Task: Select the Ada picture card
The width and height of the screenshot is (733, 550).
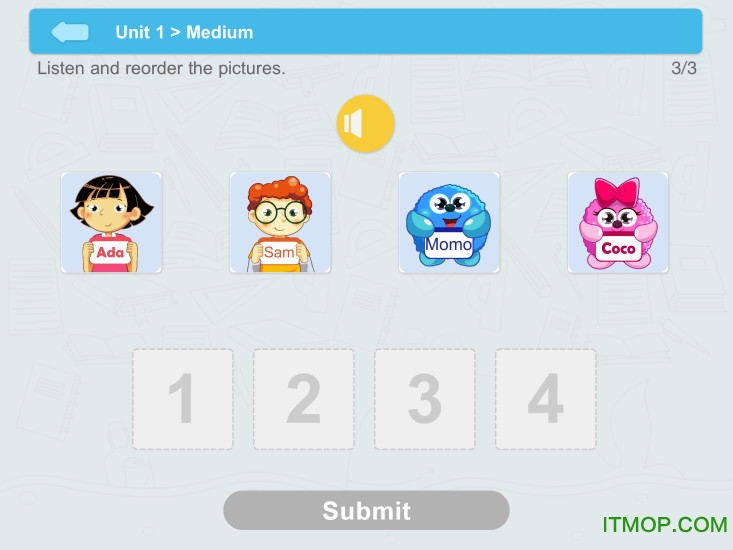Action: point(111,222)
